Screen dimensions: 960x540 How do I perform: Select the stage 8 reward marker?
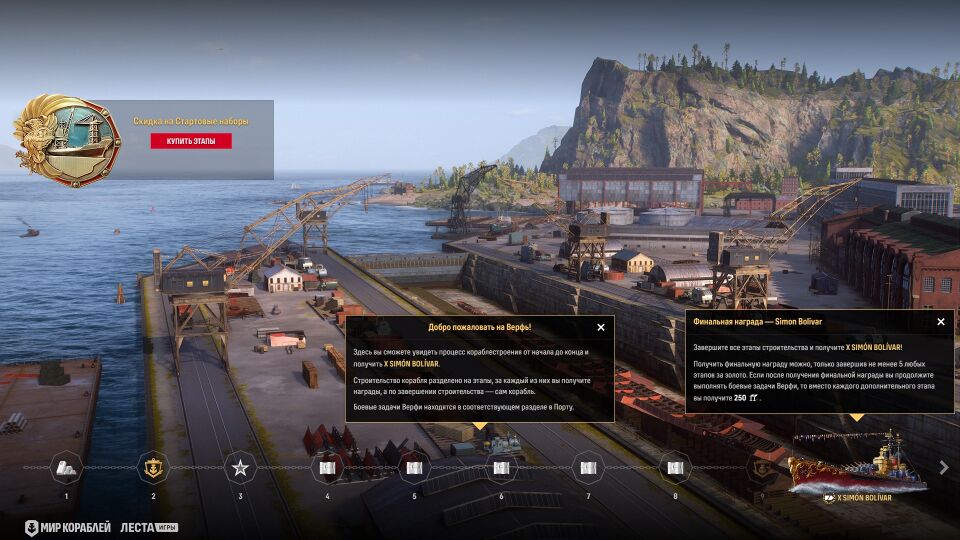pos(675,467)
